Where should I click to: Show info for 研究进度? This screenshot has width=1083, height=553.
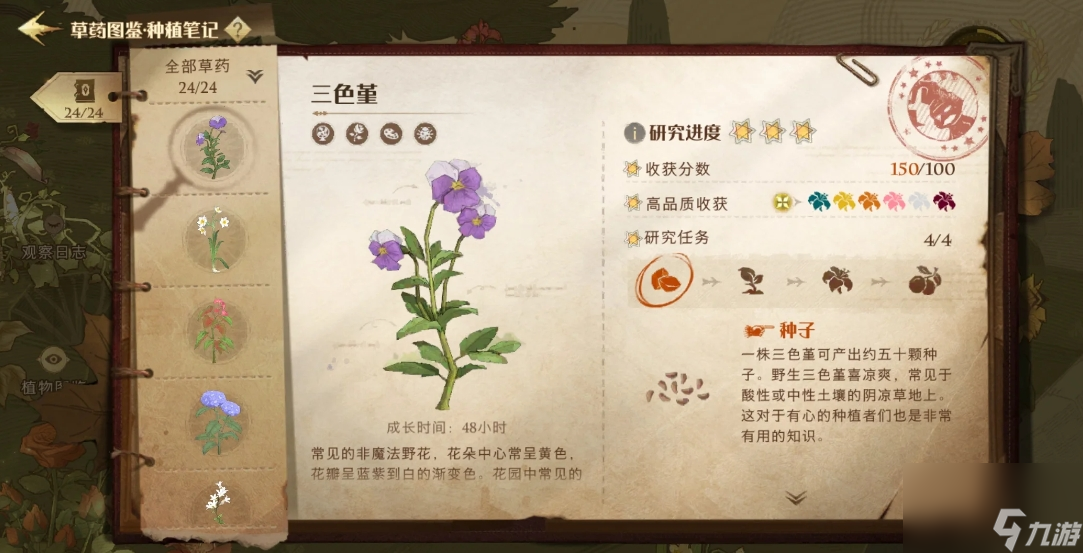(x=634, y=132)
